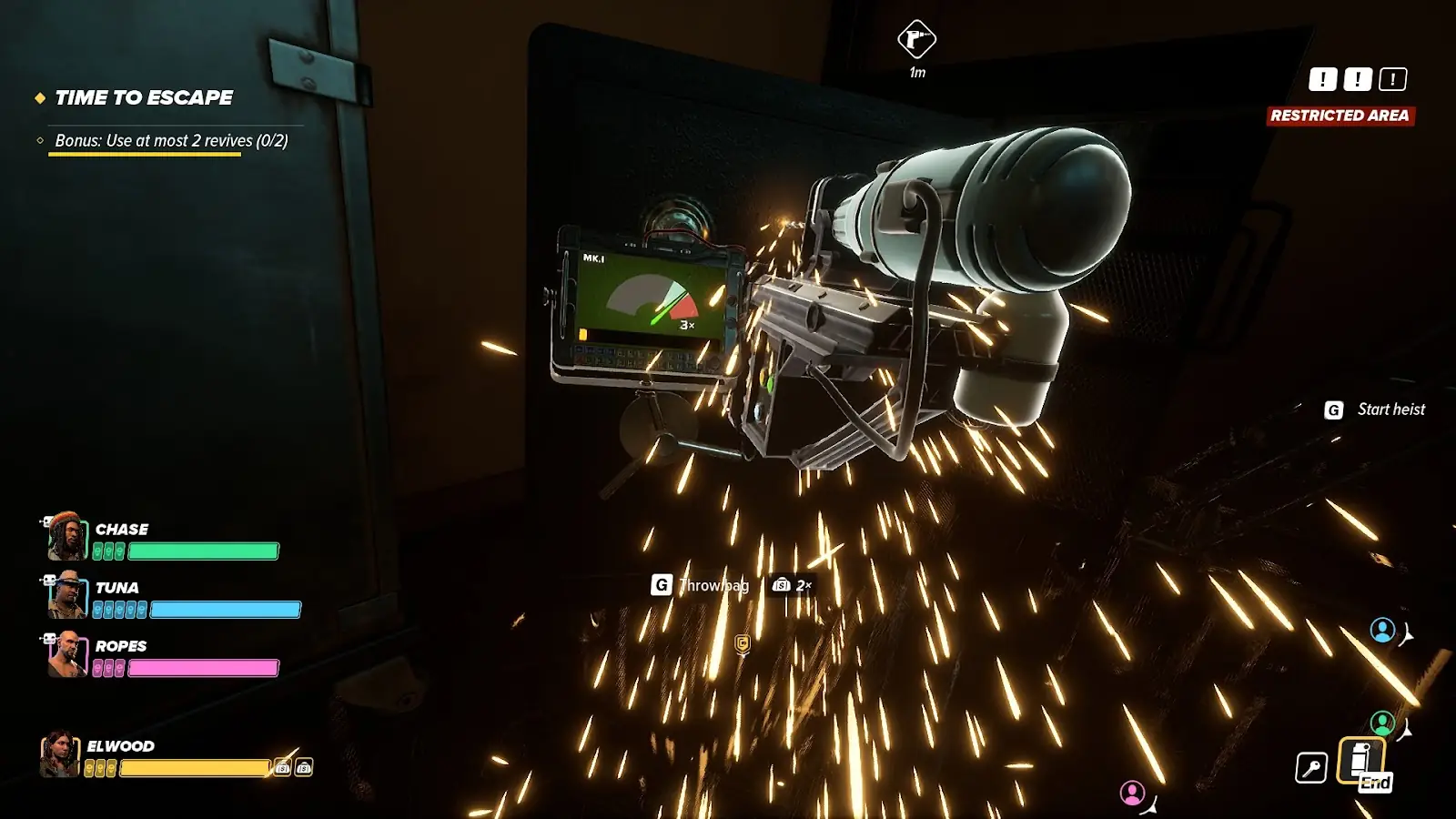Select Ropes' teammate portrait
The height and width of the screenshot is (819, 1456).
[66, 654]
